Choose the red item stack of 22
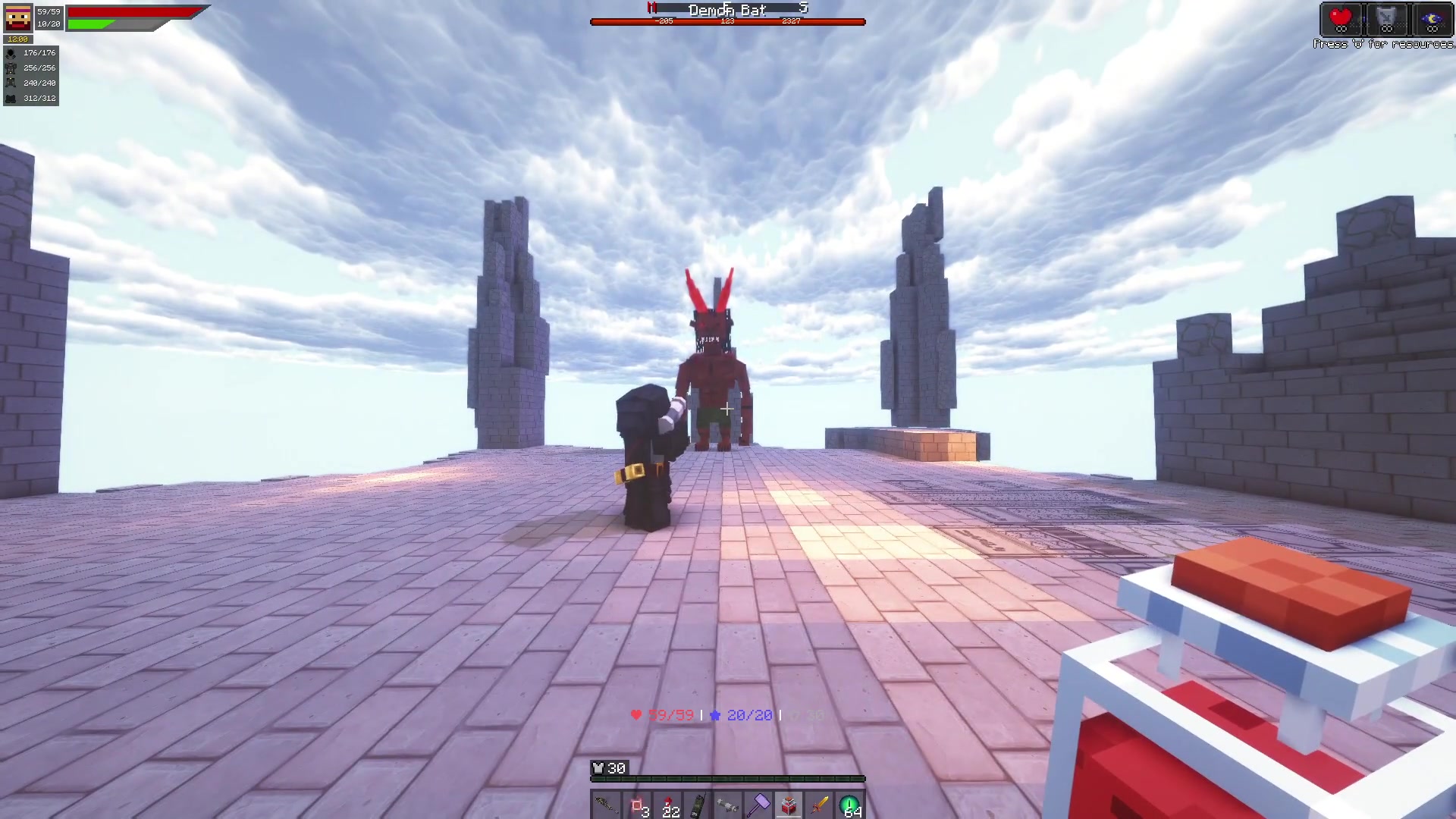 667,805
